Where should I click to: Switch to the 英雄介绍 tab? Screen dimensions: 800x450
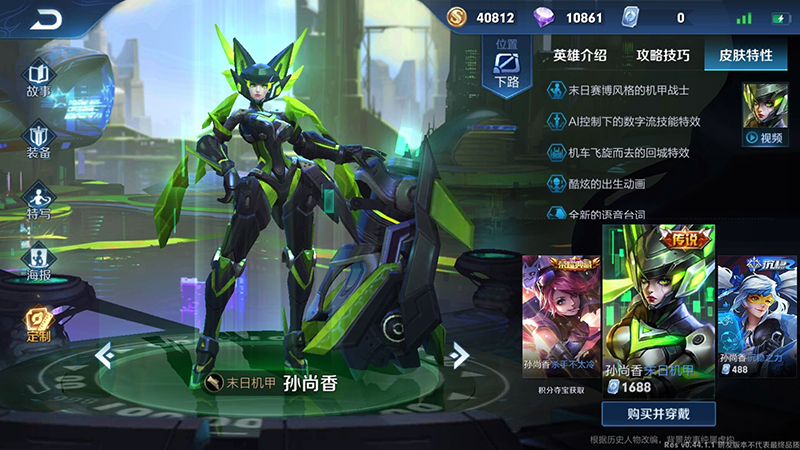tap(580, 56)
